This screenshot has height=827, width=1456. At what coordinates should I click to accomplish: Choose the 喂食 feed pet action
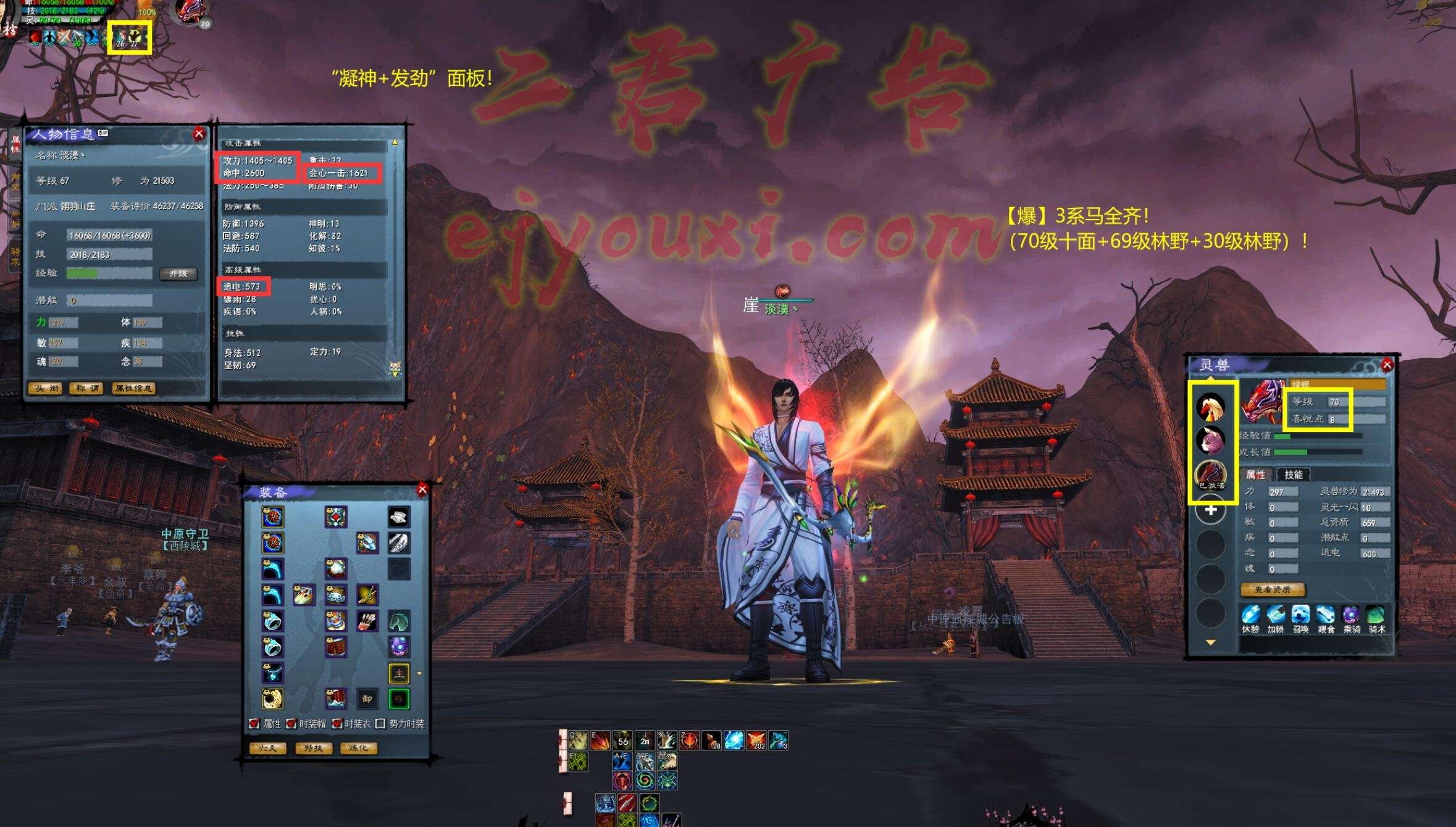pyautogui.click(x=1326, y=618)
